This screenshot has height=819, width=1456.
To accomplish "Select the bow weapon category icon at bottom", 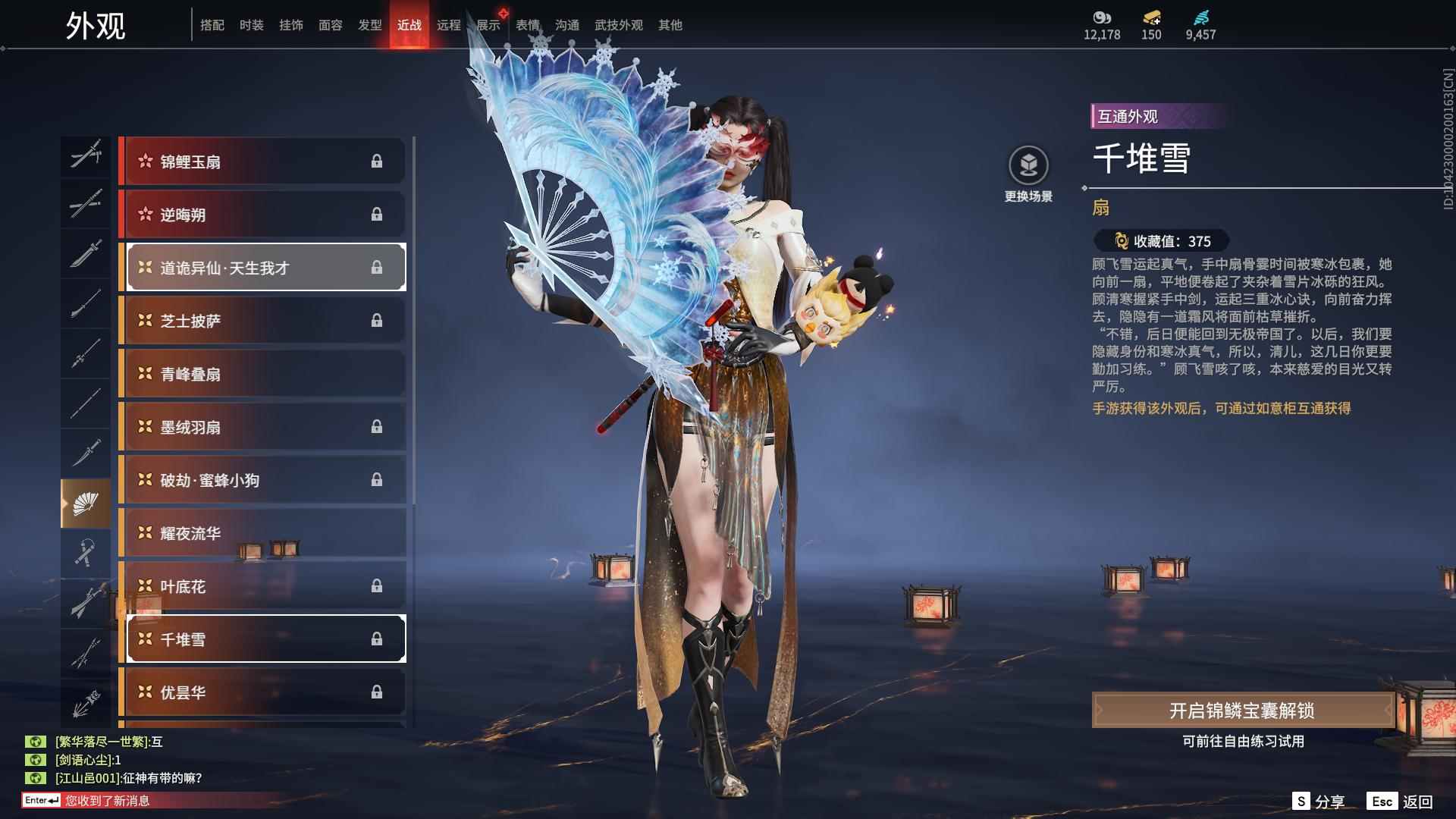I will pyautogui.click(x=85, y=701).
